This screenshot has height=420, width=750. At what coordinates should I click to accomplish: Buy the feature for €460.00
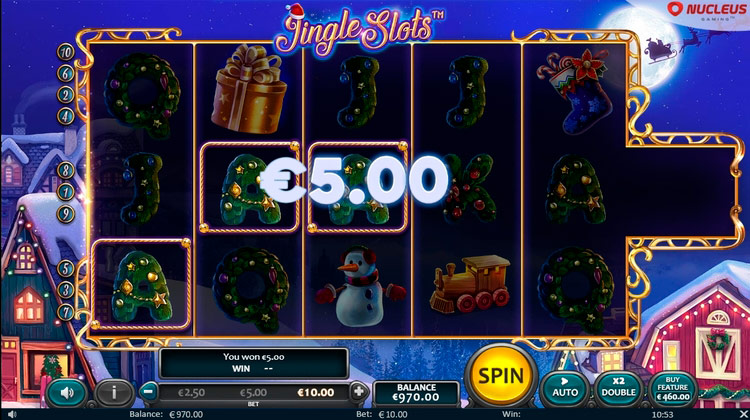[x=673, y=387]
